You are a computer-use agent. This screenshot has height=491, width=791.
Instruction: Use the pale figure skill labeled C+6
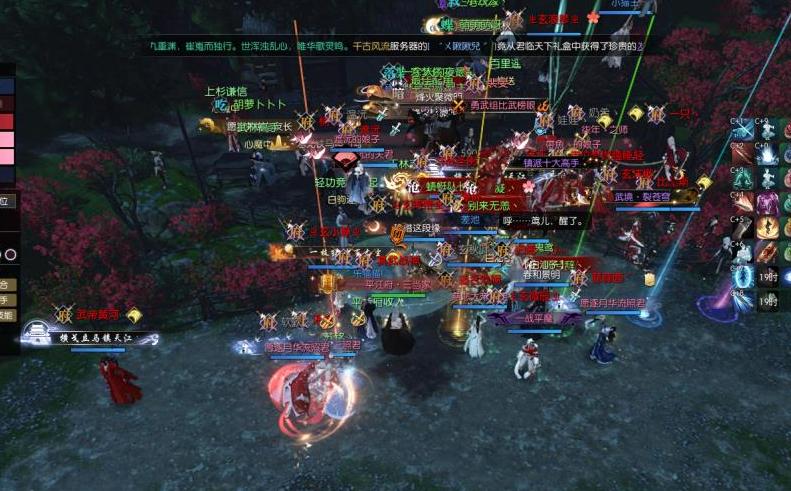tap(741, 251)
